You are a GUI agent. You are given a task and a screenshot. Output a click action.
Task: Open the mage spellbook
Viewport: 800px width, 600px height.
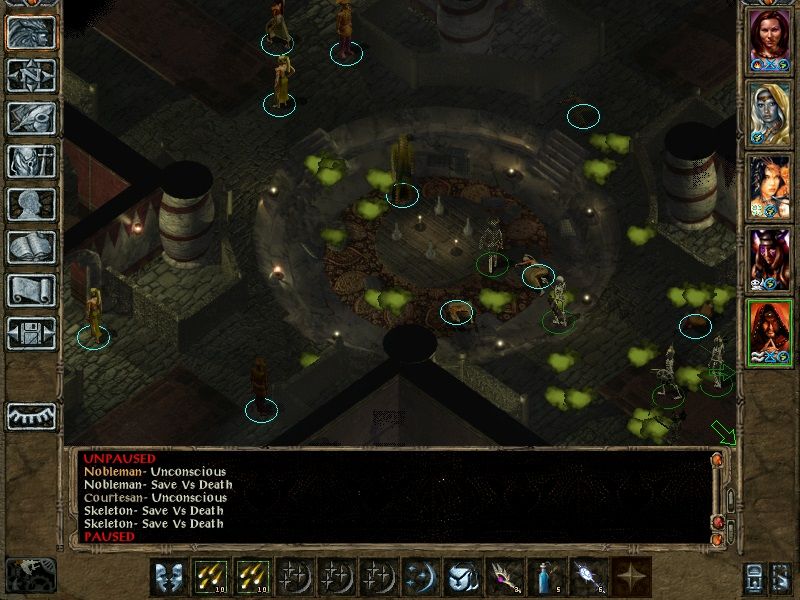point(31,247)
